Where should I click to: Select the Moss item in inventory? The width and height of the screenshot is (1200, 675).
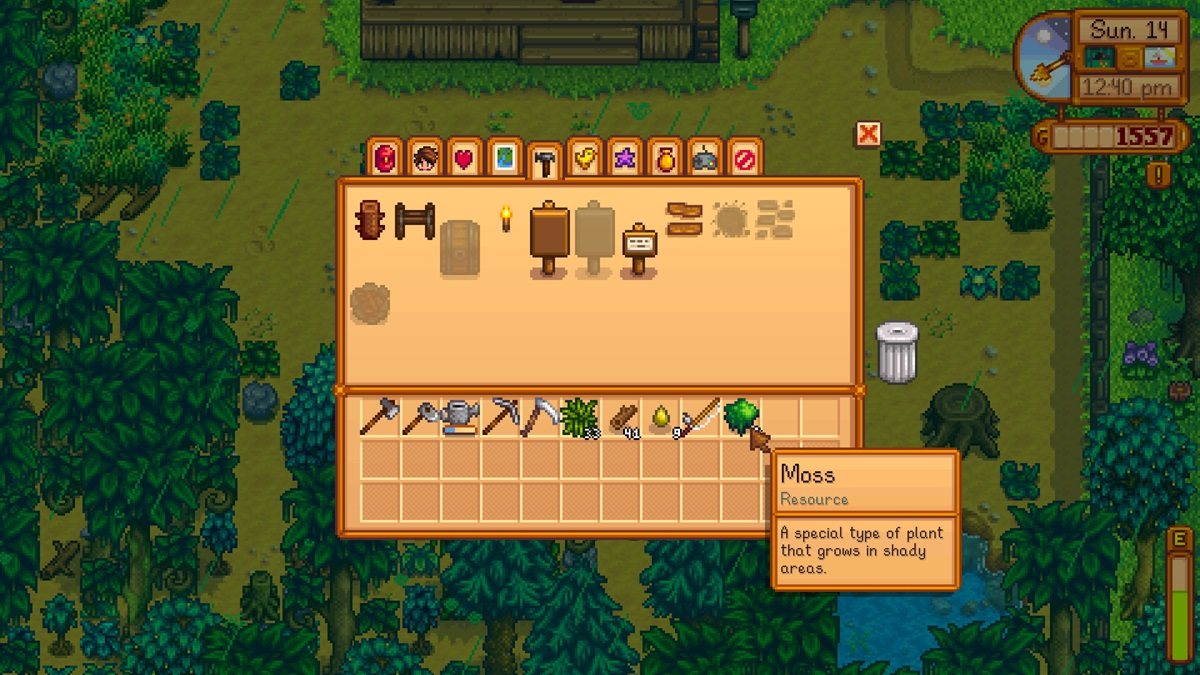point(740,415)
